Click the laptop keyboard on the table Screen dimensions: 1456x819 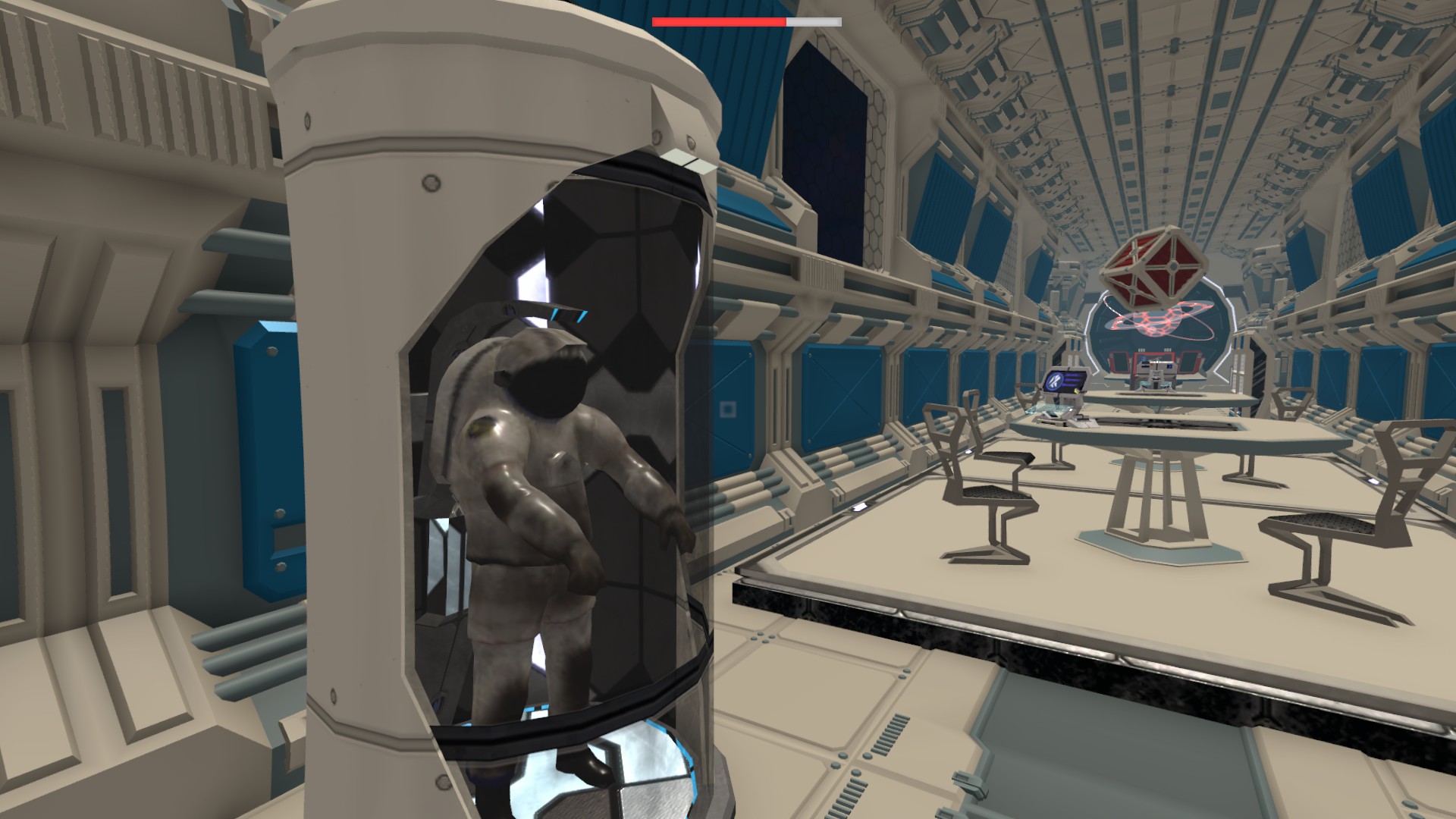(1053, 408)
